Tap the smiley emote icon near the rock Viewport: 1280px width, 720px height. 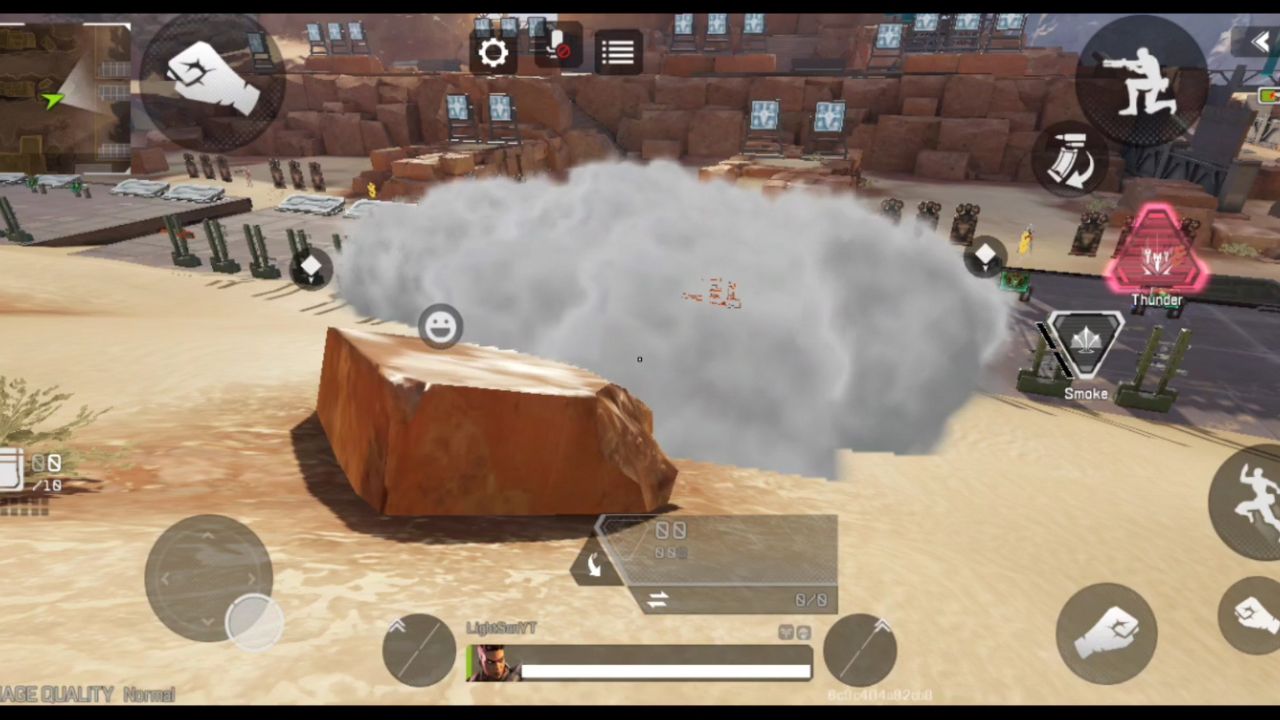[x=441, y=326]
